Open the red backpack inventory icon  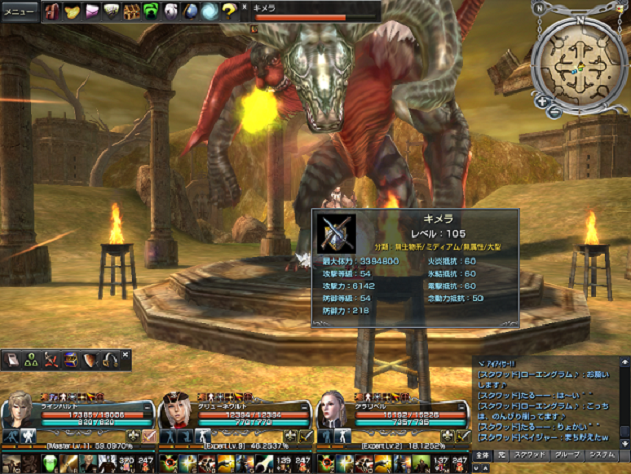[52, 11]
